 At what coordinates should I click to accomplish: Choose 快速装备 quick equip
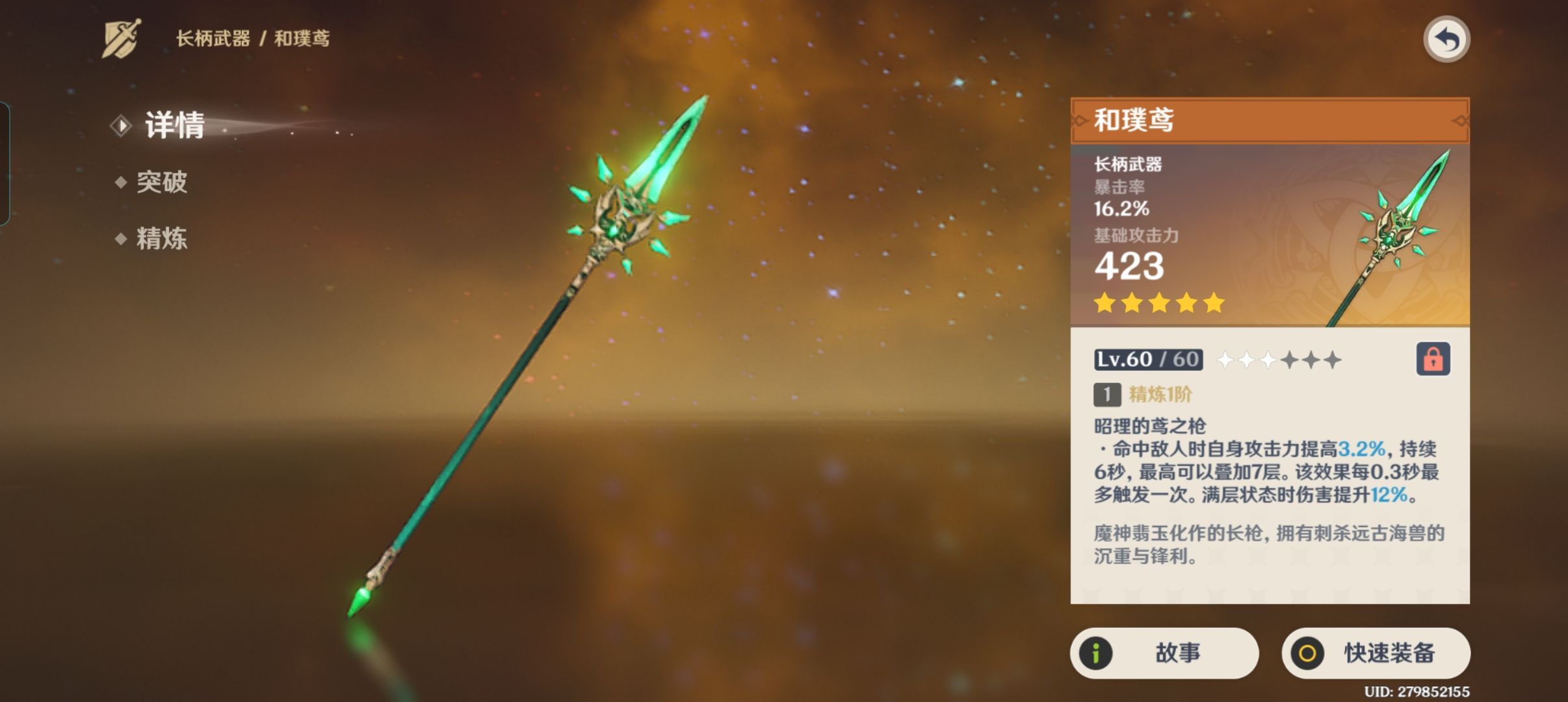(1376, 653)
